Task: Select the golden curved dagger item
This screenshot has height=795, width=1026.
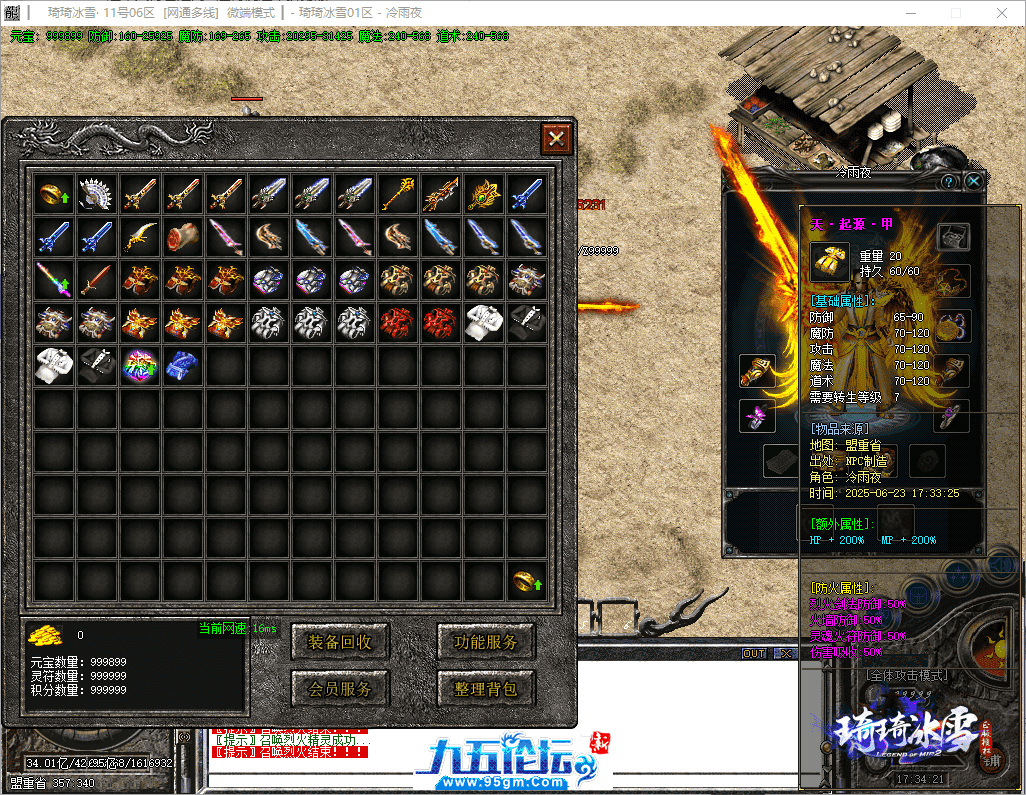Action: 141,236
